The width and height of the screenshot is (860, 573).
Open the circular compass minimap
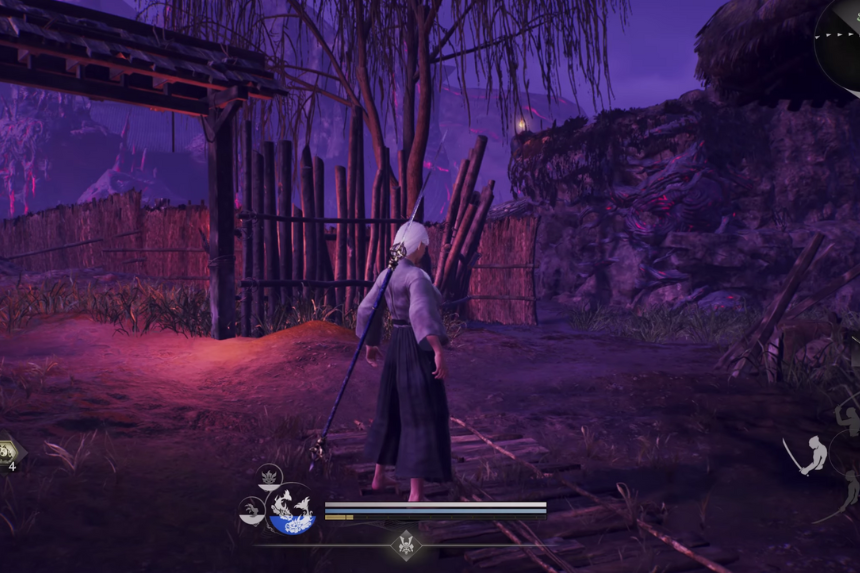click(x=842, y=45)
